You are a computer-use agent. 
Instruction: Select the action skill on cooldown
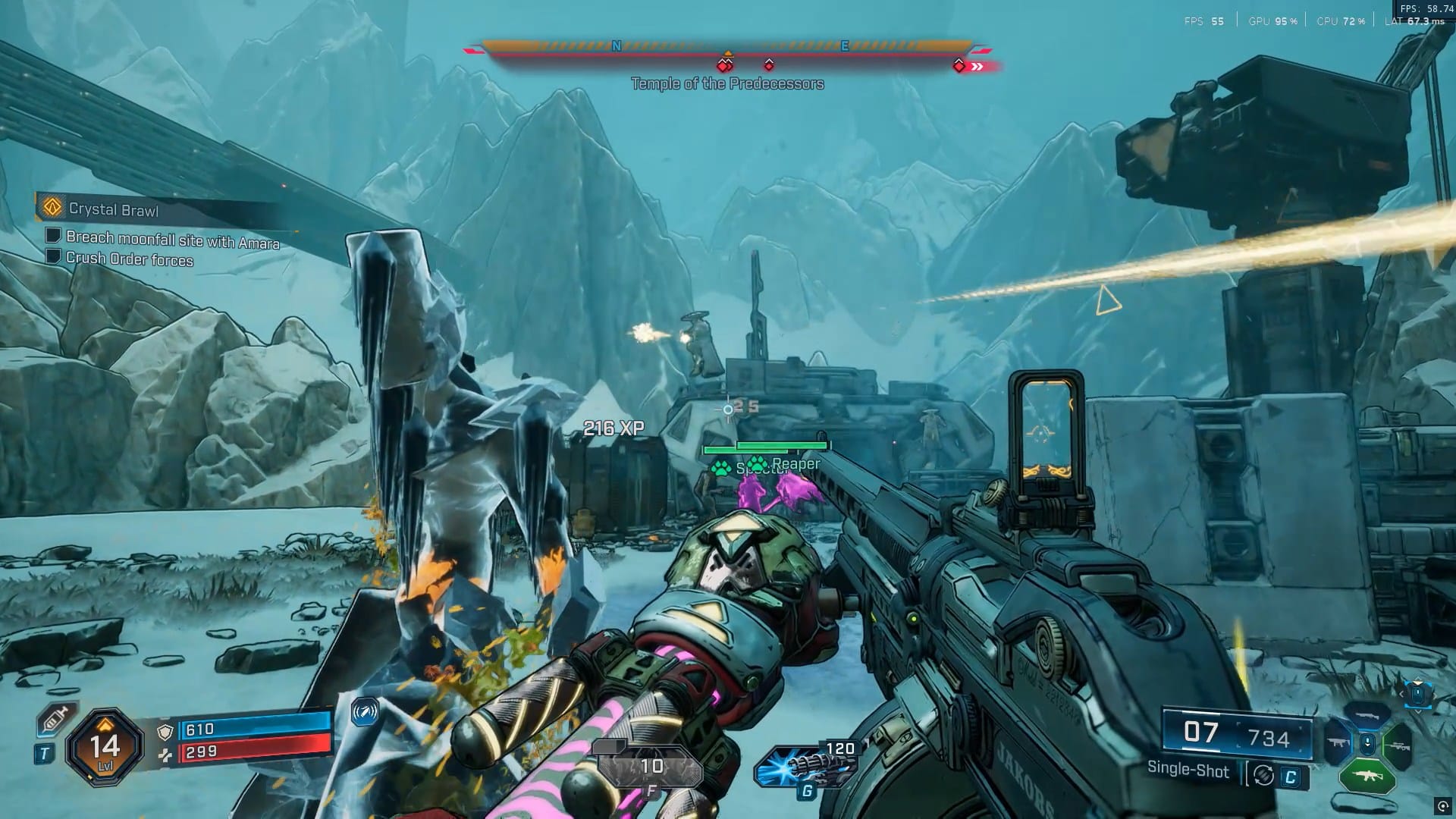649,767
